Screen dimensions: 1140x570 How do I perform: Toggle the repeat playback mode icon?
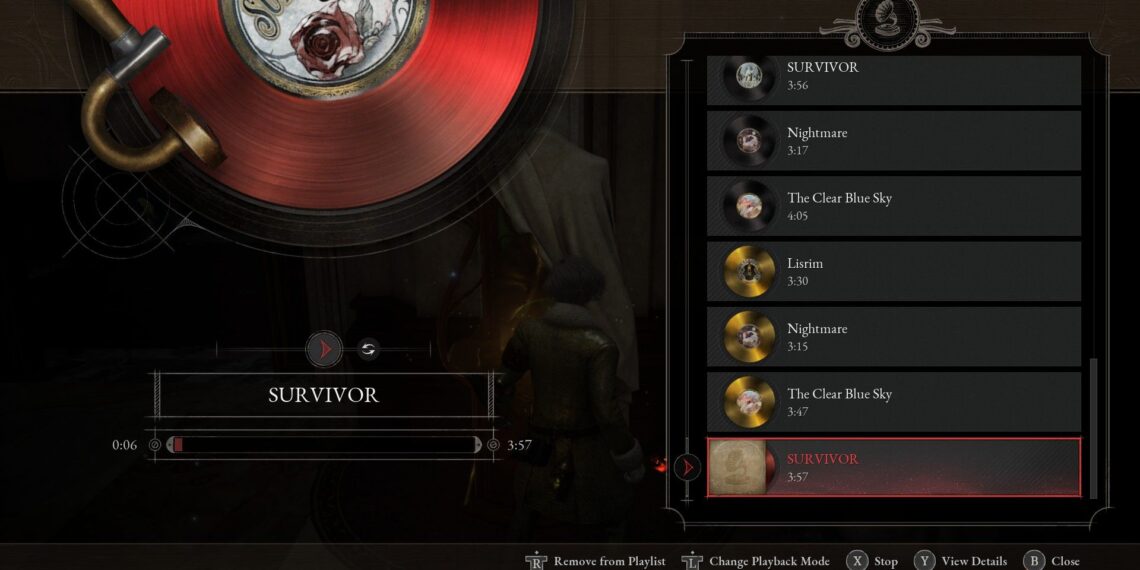(368, 349)
